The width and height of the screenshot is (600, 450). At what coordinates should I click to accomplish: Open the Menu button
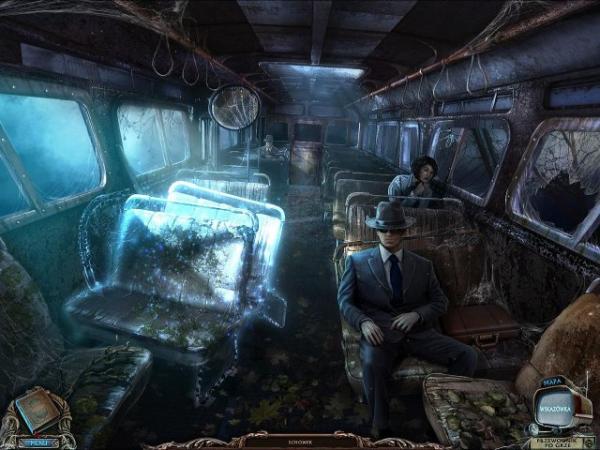[37, 440]
